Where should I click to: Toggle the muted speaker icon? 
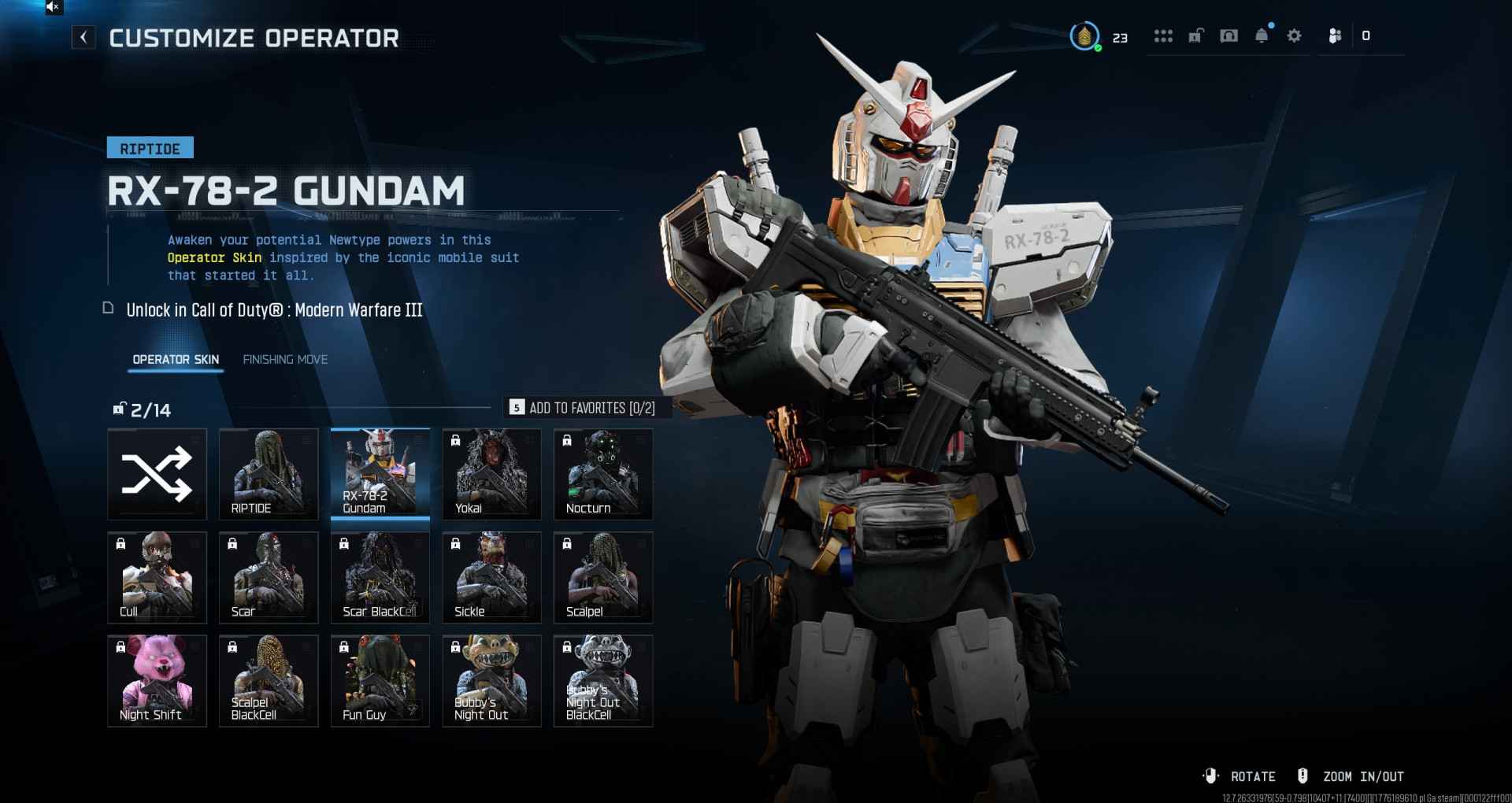point(53,7)
